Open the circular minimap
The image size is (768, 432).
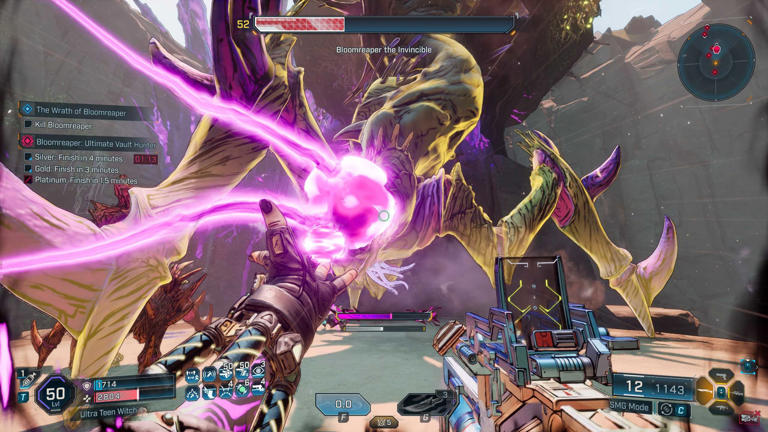tap(715, 62)
